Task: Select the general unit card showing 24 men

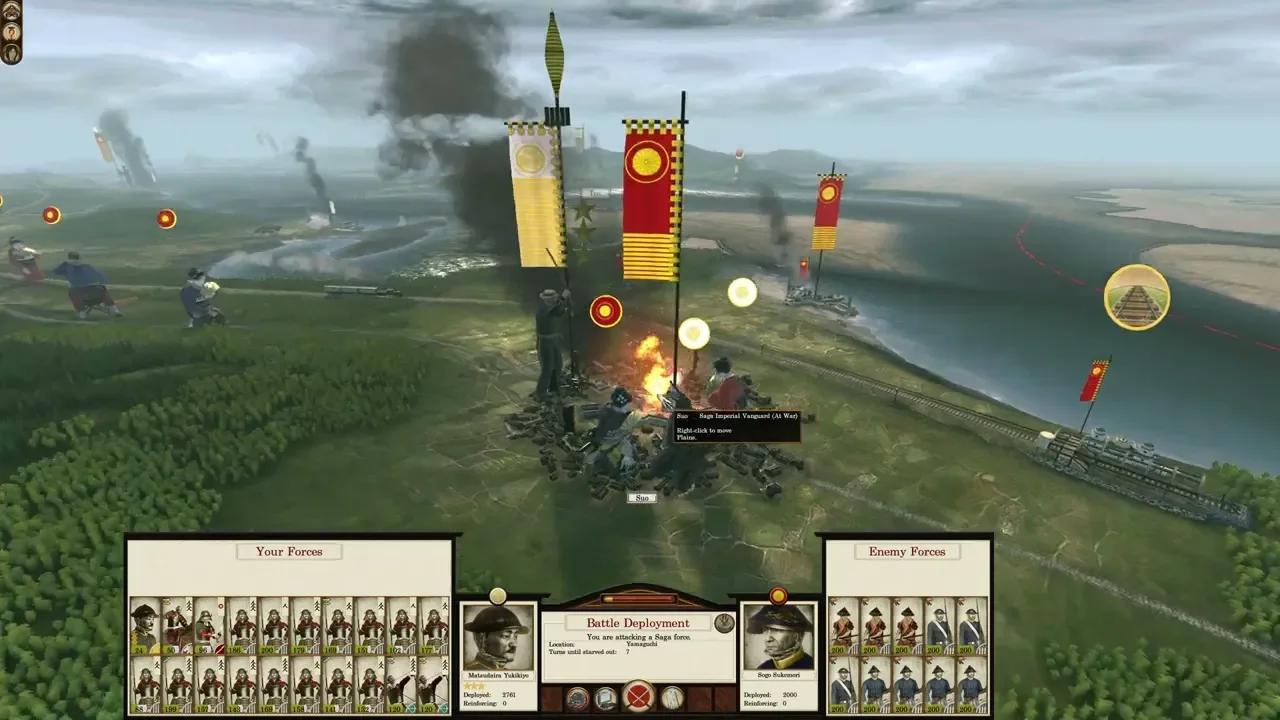Action: point(143,625)
